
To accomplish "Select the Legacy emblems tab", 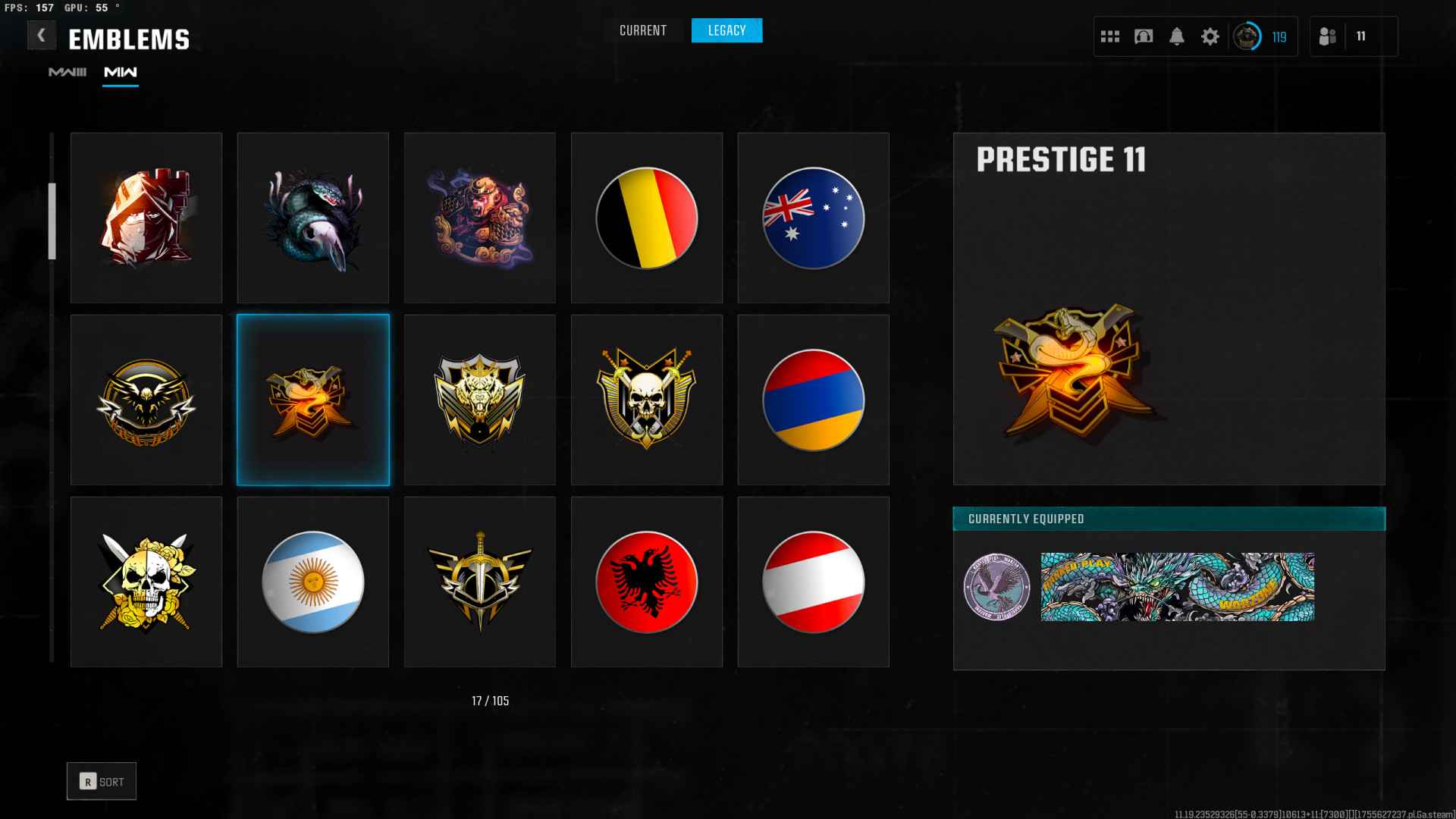I will [x=726, y=30].
